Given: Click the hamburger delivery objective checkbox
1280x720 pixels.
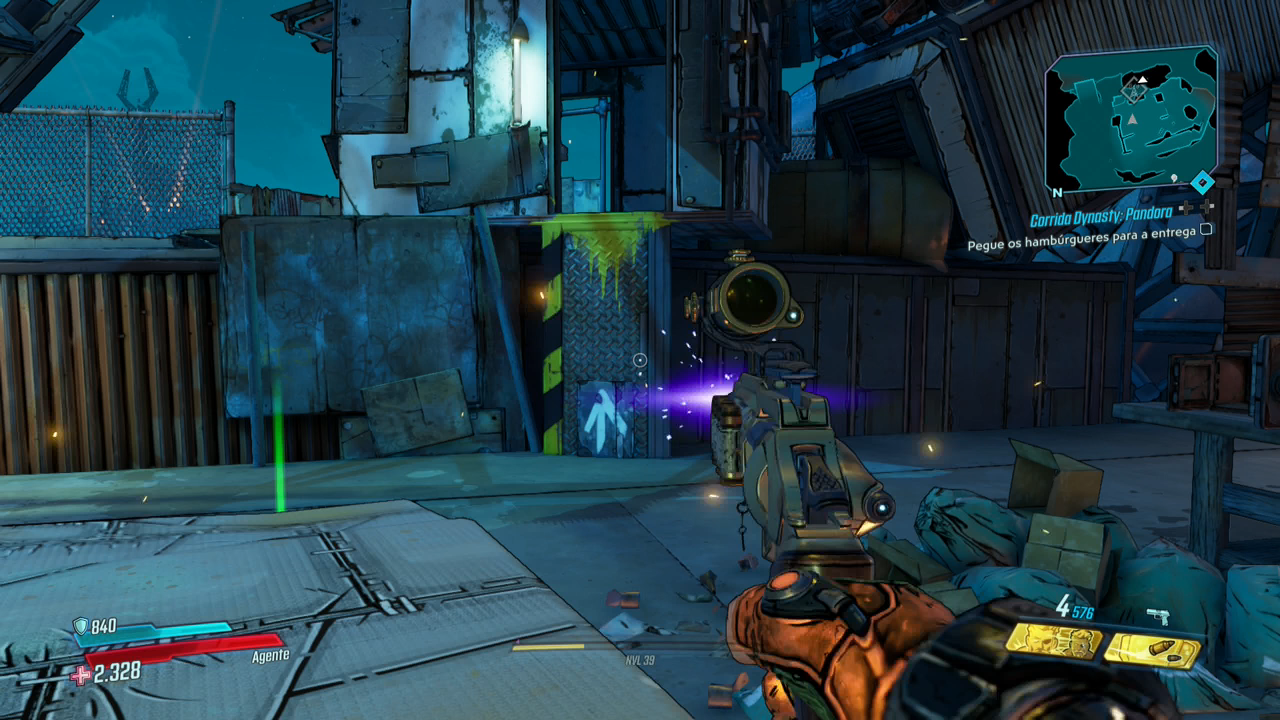Looking at the screenshot, I should point(1206,229).
